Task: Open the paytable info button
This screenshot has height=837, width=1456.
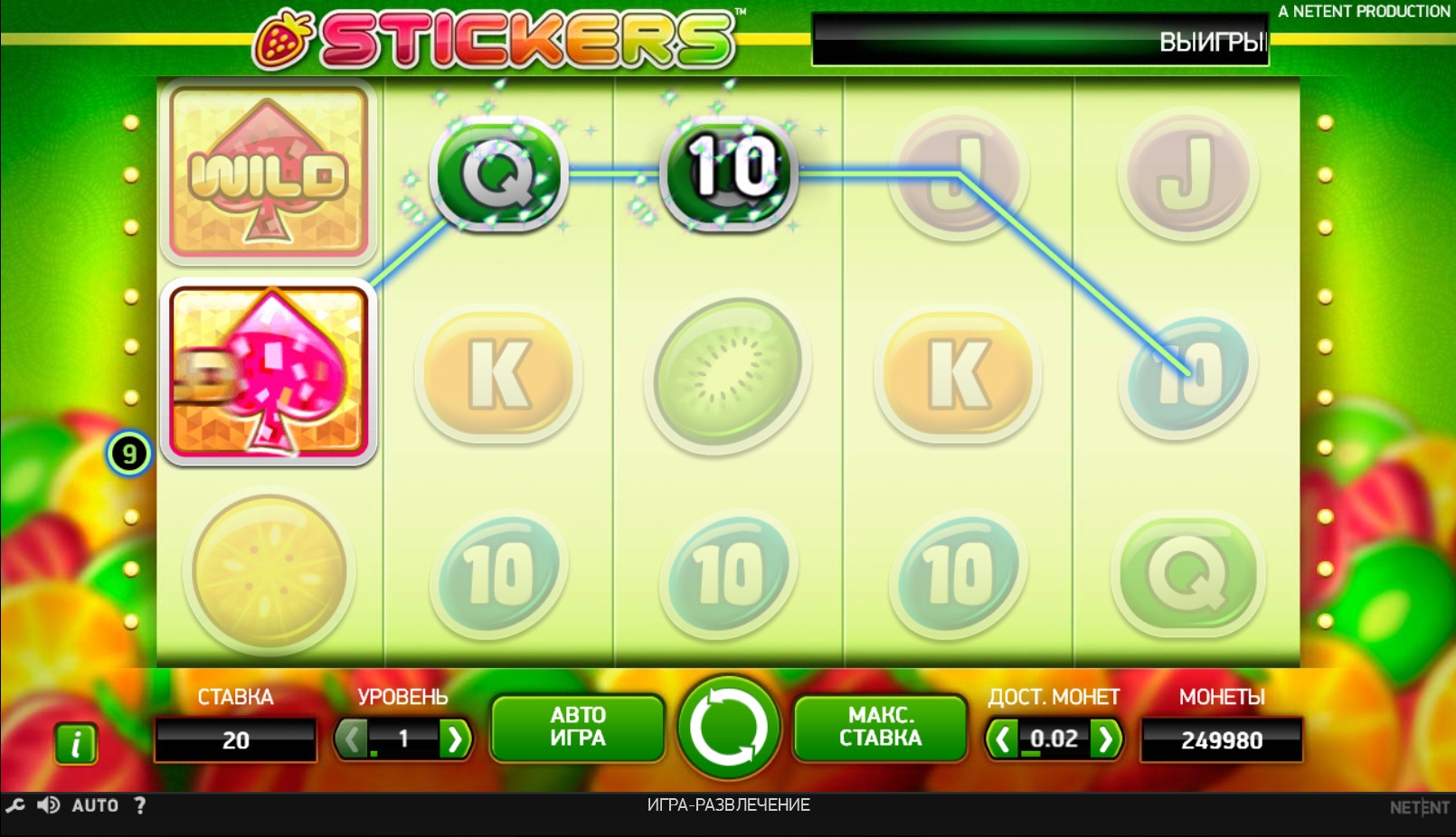Action: [x=76, y=744]
